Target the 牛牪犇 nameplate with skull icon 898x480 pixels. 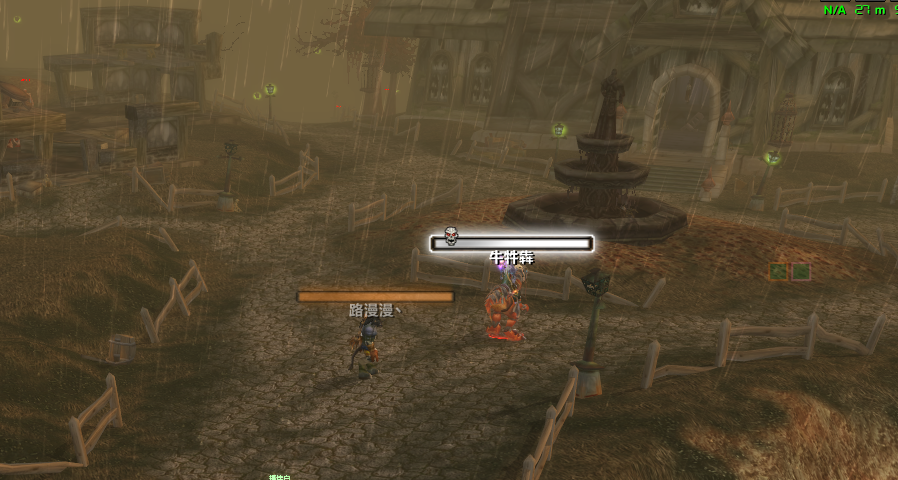point(511,243)
